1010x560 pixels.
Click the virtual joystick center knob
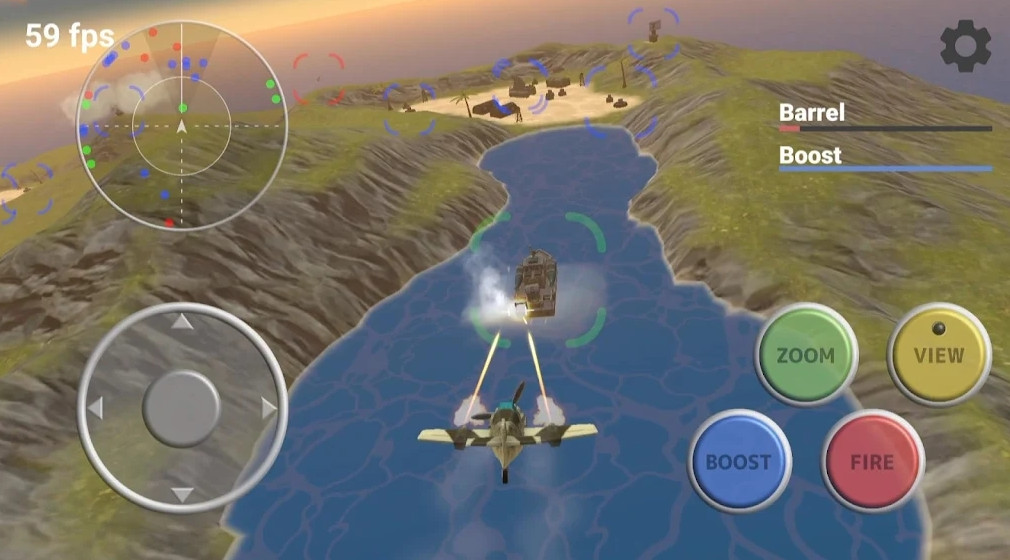181,408
